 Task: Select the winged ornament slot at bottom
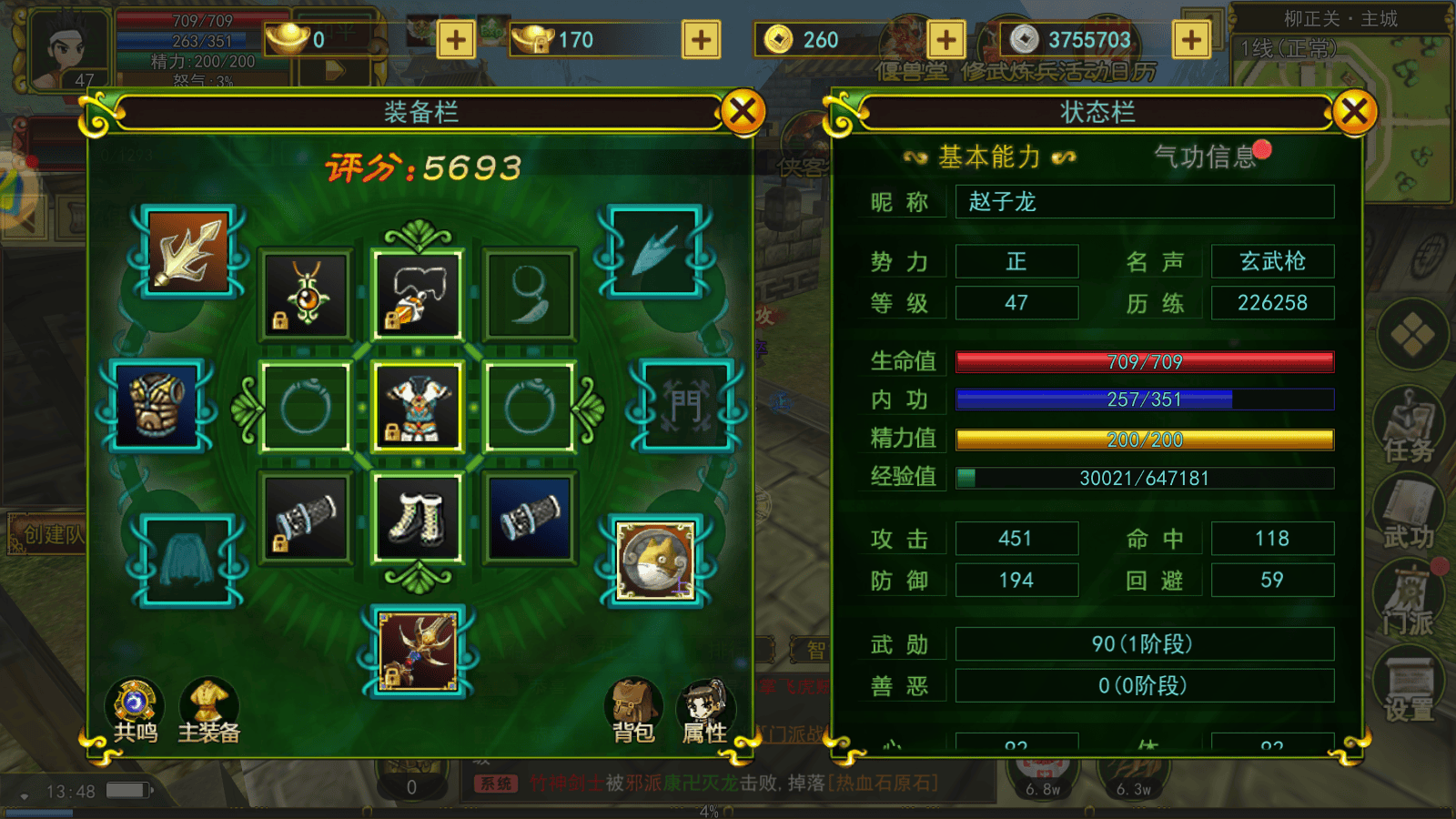[418, 651]
